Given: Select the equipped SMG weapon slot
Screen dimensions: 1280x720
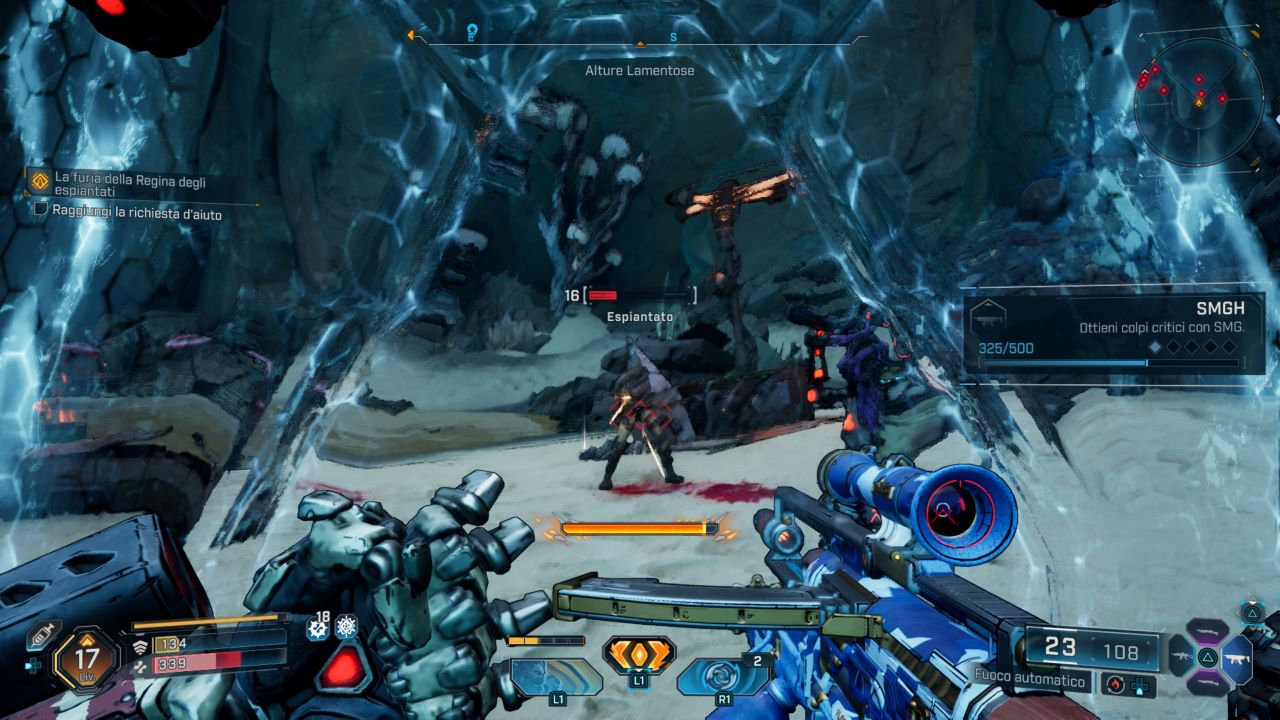Looking at the screenshot, I should coord(1238,659).
